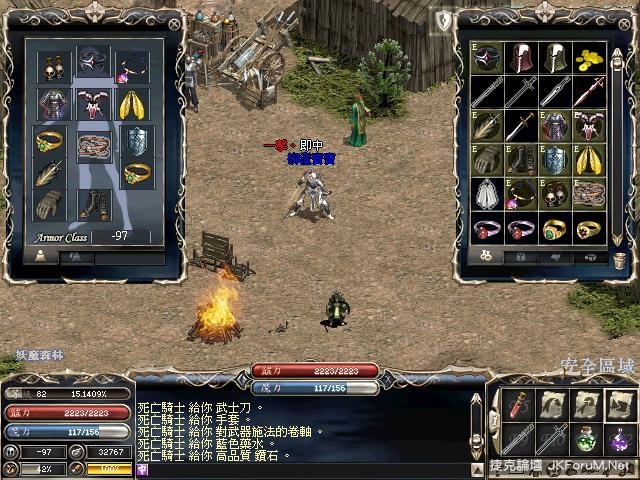Use the green potion hotbar slot
The image size is (640, 480).
pyautogui.click(x=587, y=439)
